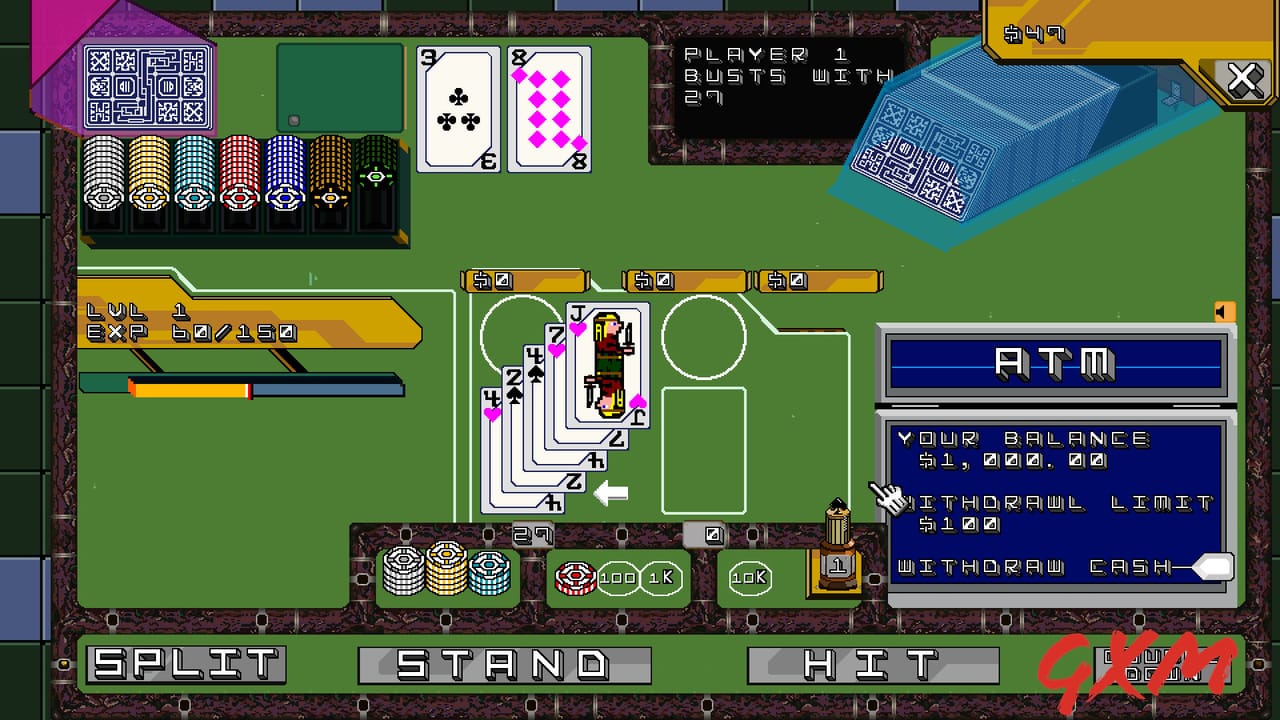This screenshot has width=1280, height=720.
Task: Select the red betting chip
Action: [x=576, y=576]
